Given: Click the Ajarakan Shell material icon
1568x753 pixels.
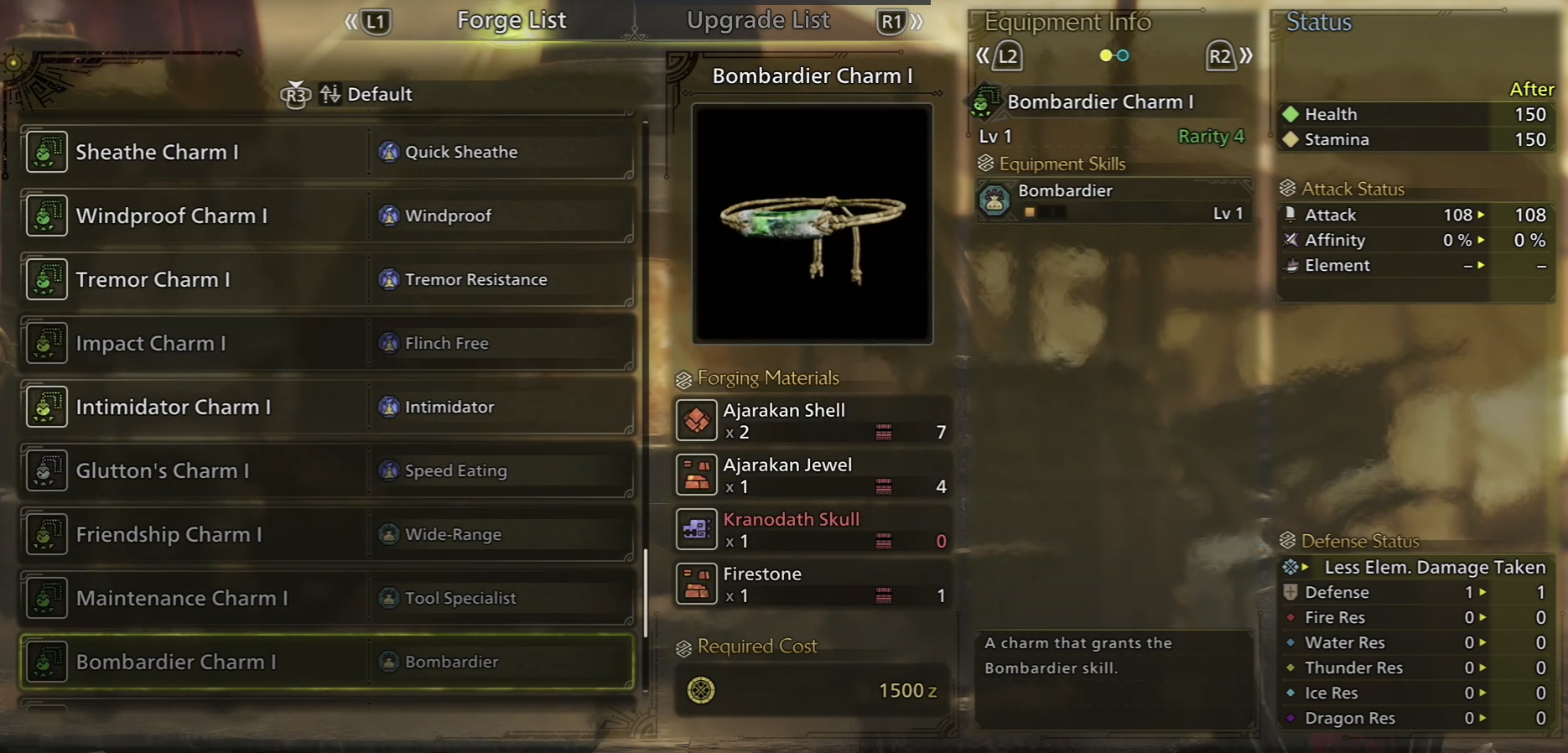Looking at the screenshot, I should 697,420.
